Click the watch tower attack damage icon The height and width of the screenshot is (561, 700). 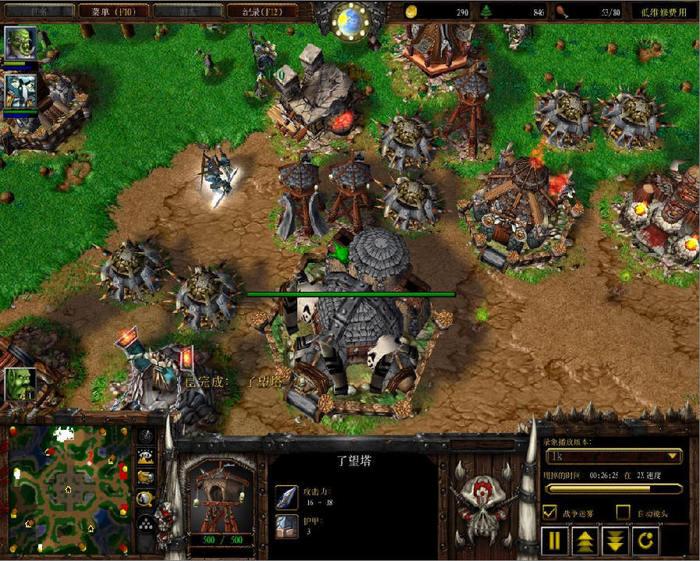coord(286,495)
